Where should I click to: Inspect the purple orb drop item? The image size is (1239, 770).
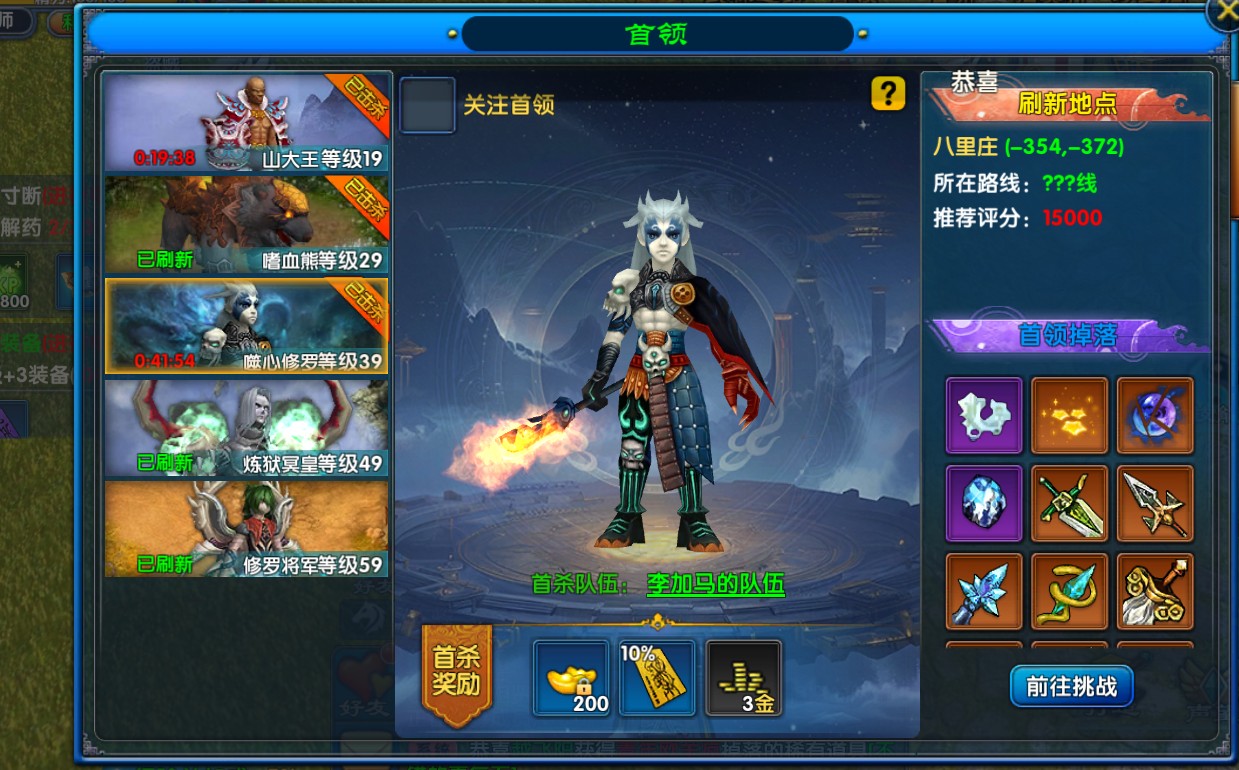point(1155,415)
